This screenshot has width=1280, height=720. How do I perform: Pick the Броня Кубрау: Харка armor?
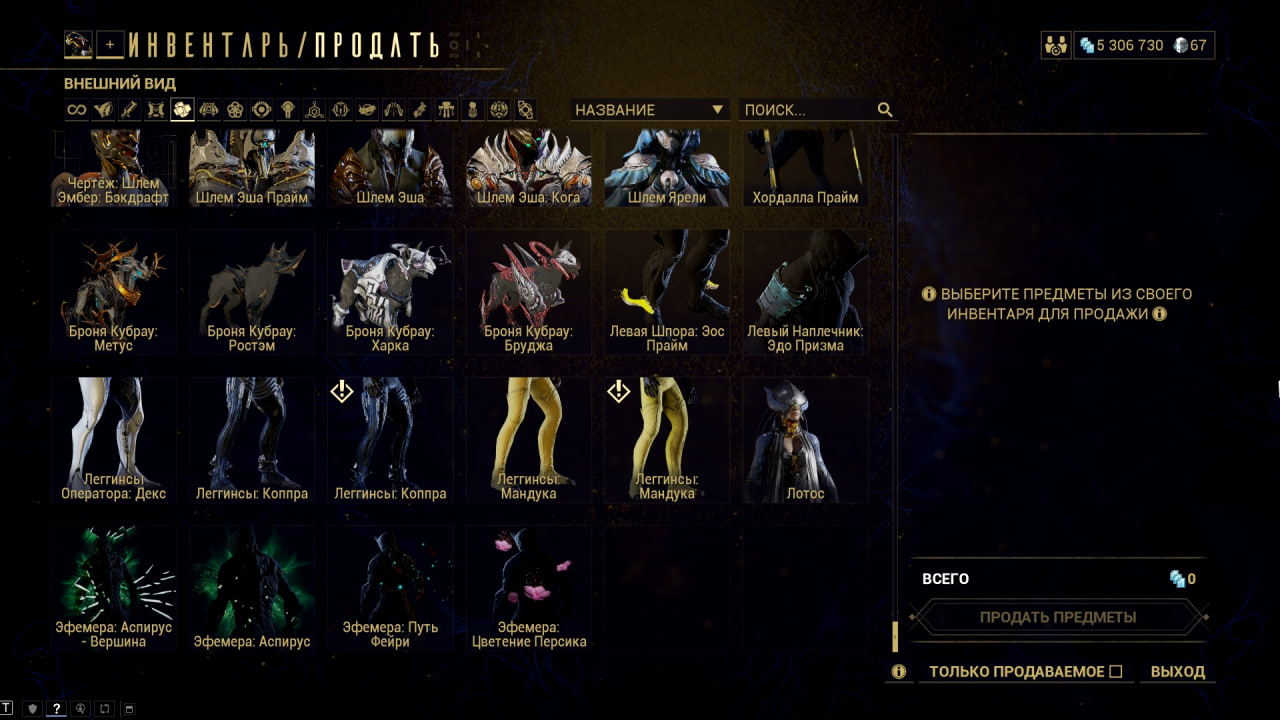(x=390, y=292)
